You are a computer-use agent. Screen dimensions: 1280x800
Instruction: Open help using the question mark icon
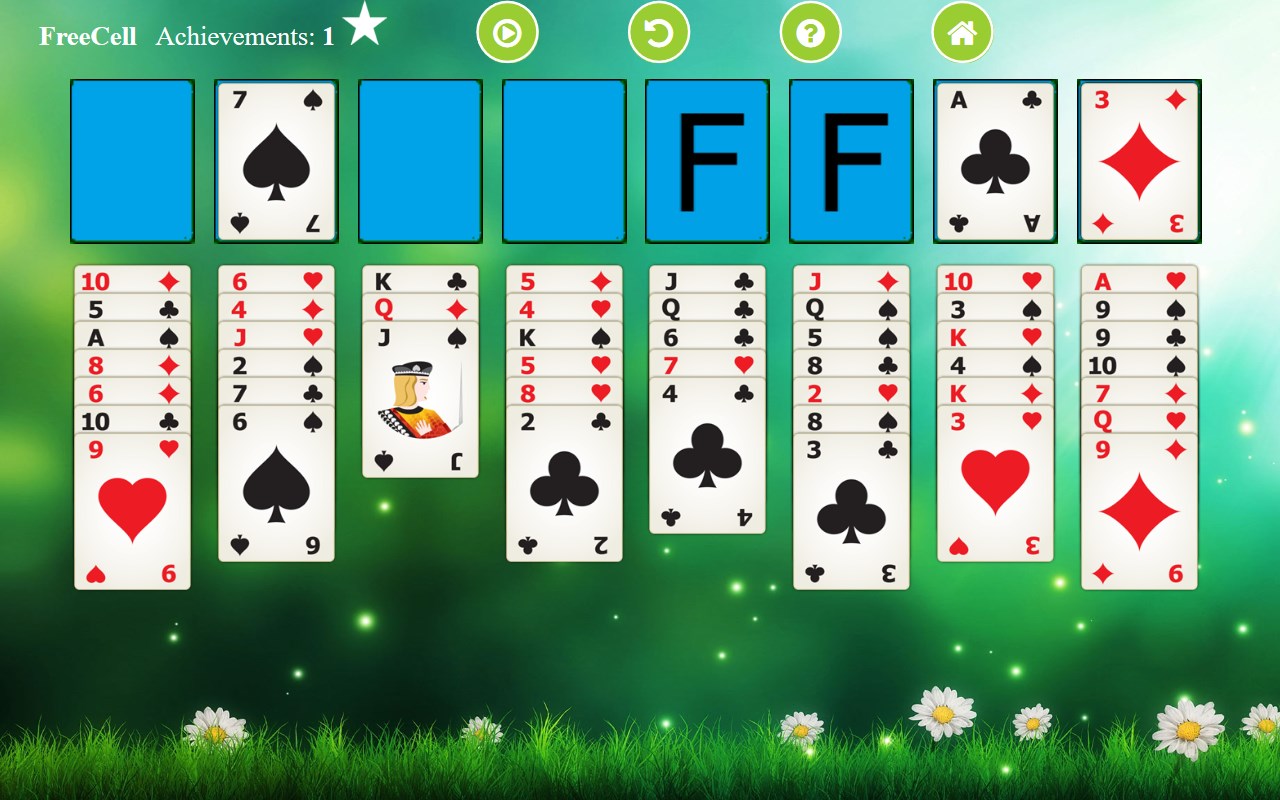pyautogui.click(x=810, y=31)
